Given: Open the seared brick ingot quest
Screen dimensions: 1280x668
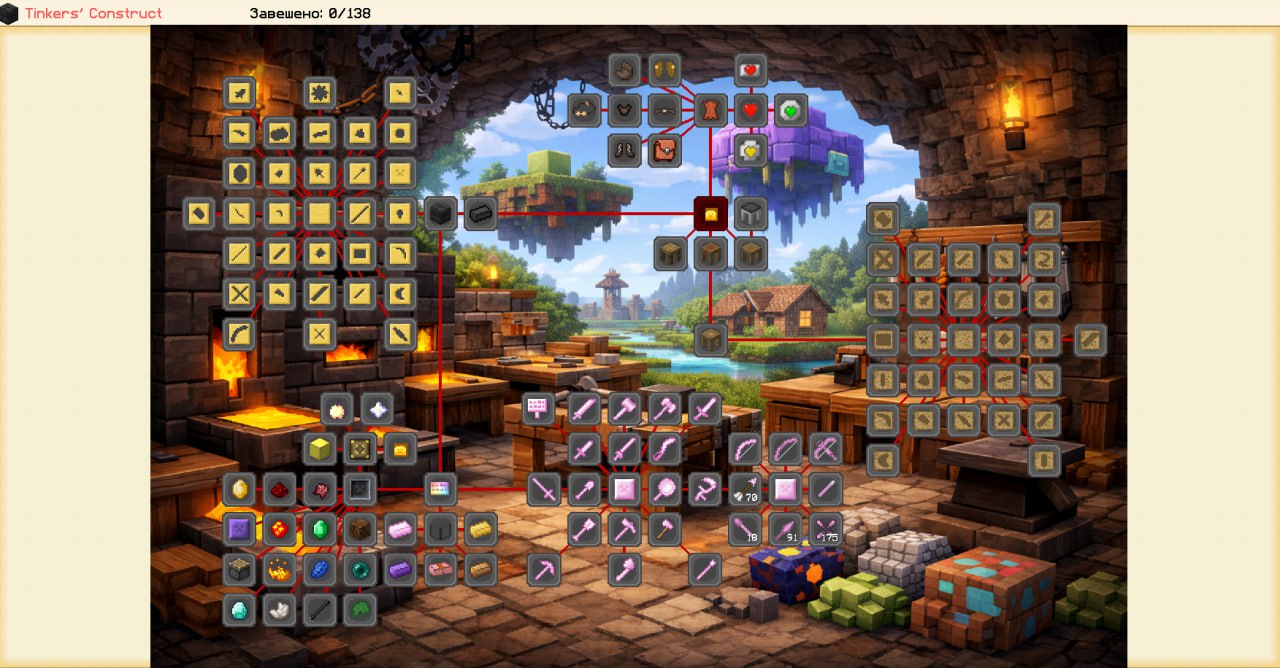Looking at the screenshot, I should click(481, 214).
